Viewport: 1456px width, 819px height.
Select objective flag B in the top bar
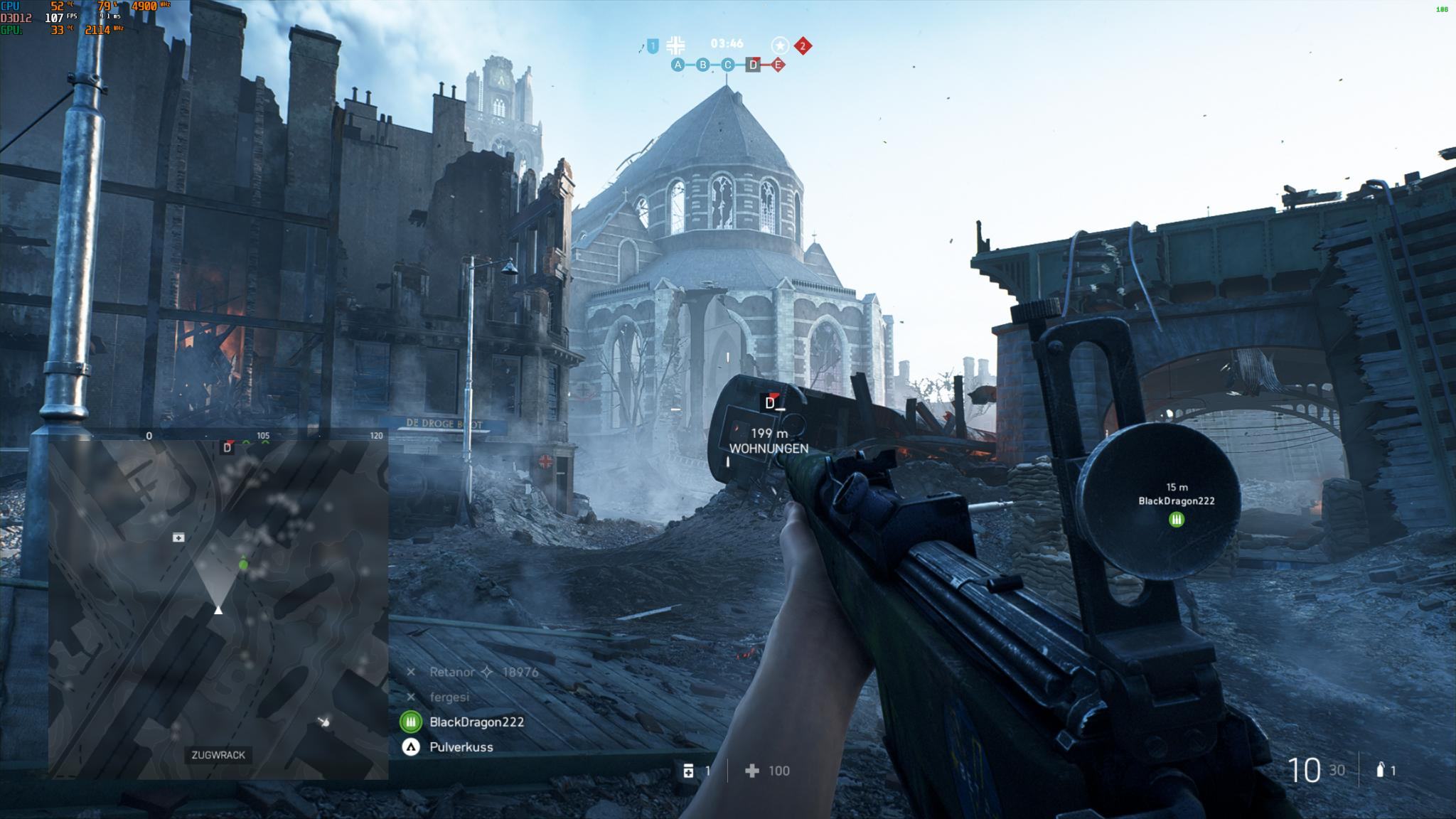point(703,65)
